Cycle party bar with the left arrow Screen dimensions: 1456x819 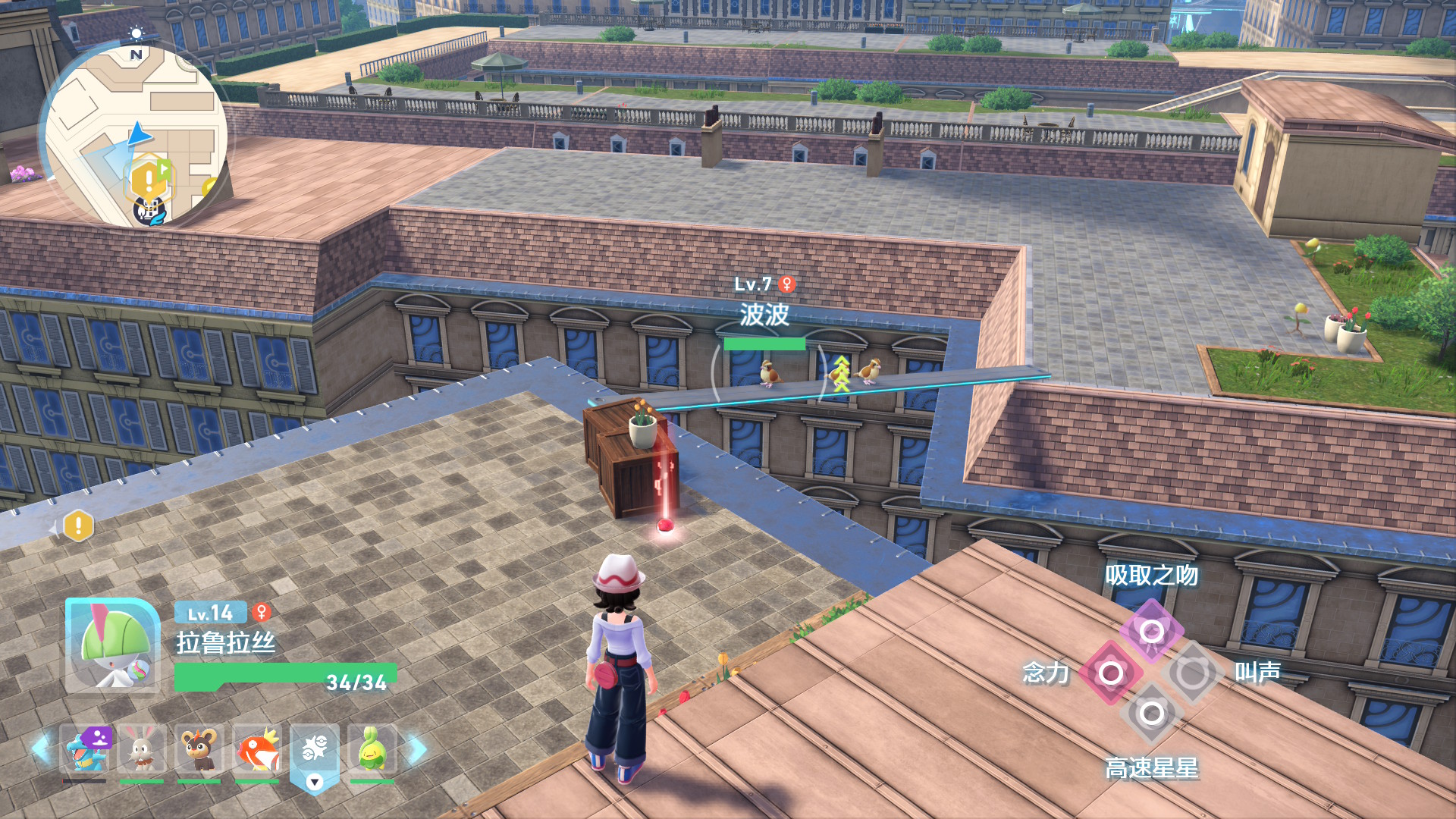pos(42,749)
